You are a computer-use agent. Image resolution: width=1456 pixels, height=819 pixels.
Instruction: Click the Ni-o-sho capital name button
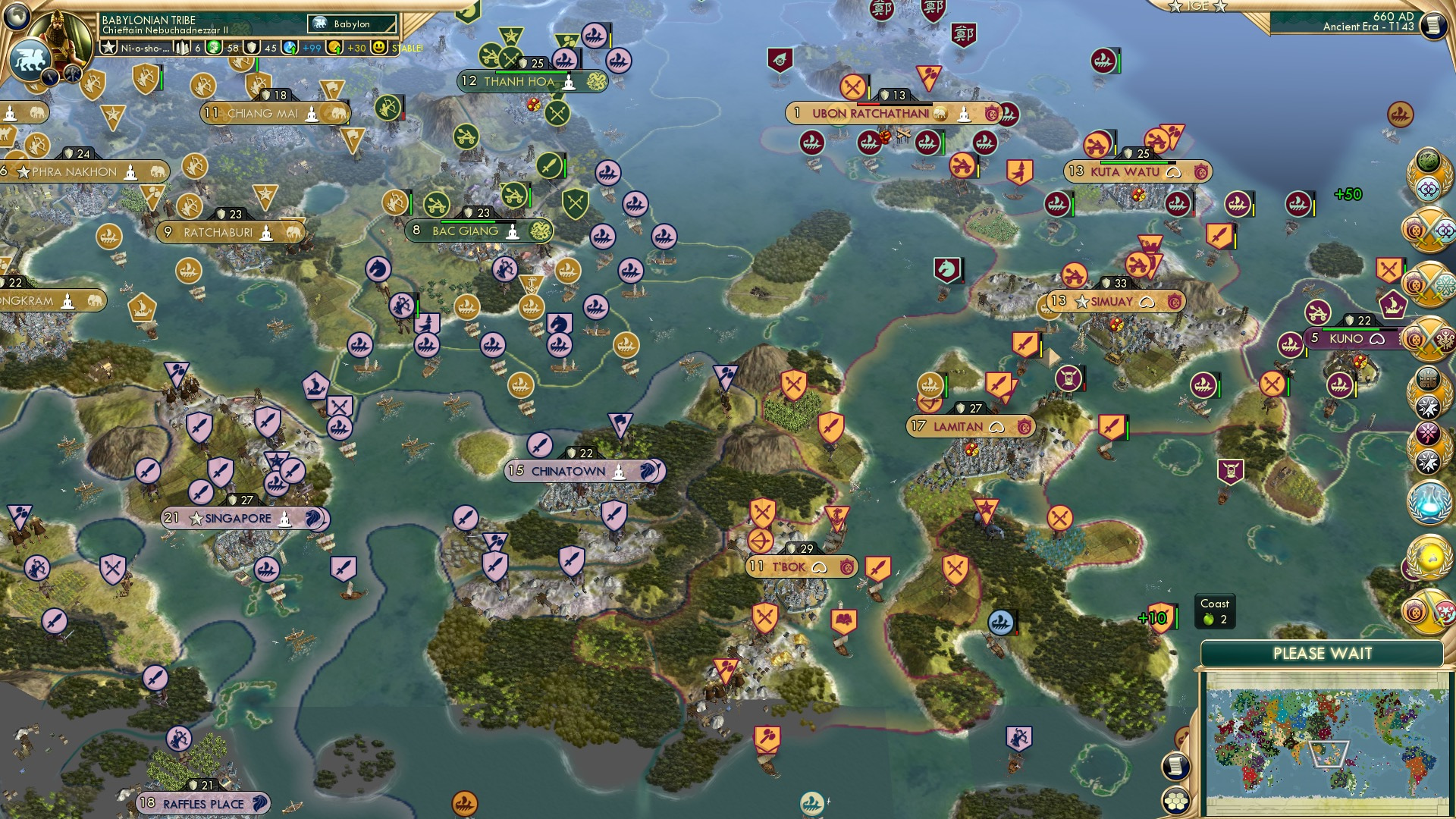(x=143, y=48)
